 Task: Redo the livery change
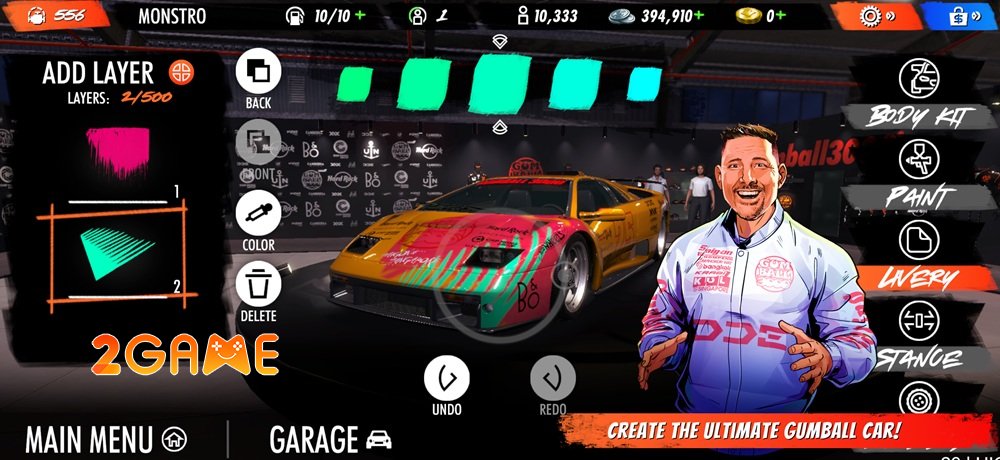552,379
